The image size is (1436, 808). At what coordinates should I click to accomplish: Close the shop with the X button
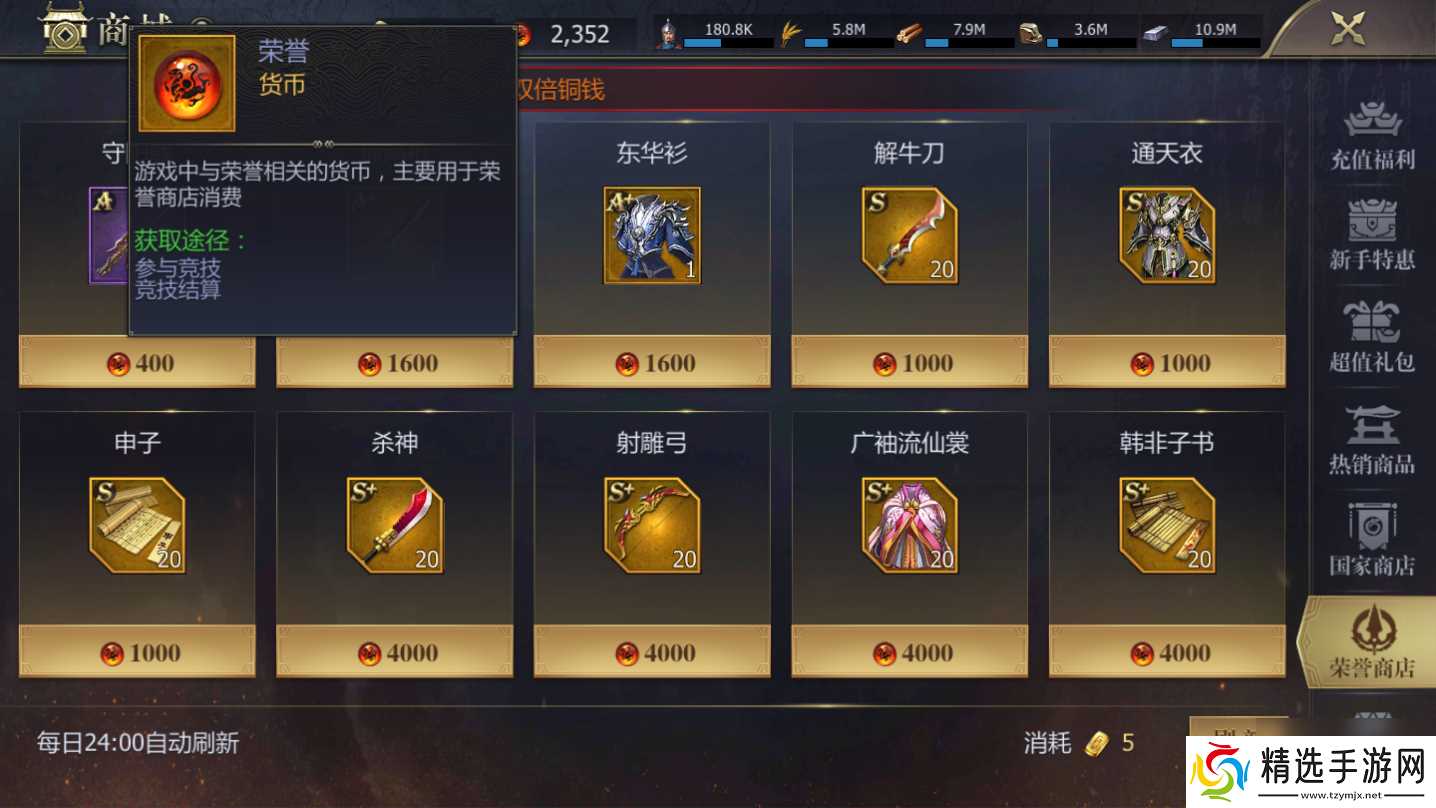click(x=1347, y=28)
